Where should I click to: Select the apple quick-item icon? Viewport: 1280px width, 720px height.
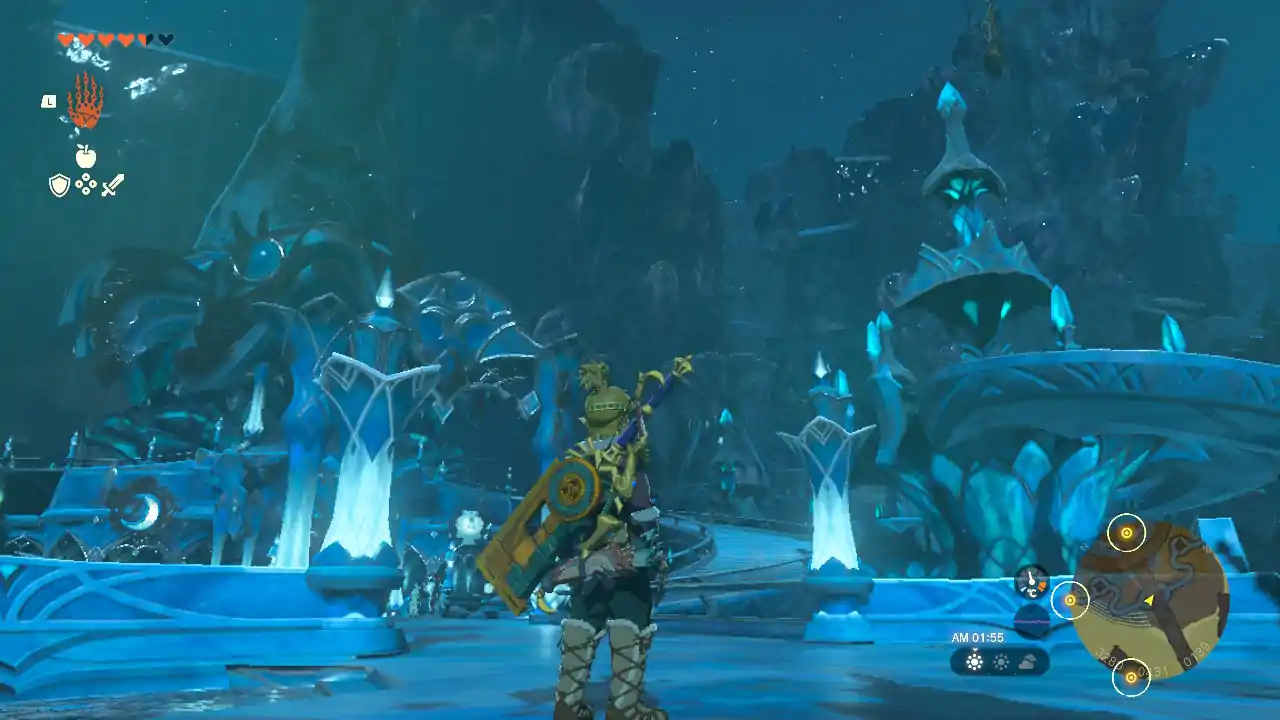tap(86, 156)
